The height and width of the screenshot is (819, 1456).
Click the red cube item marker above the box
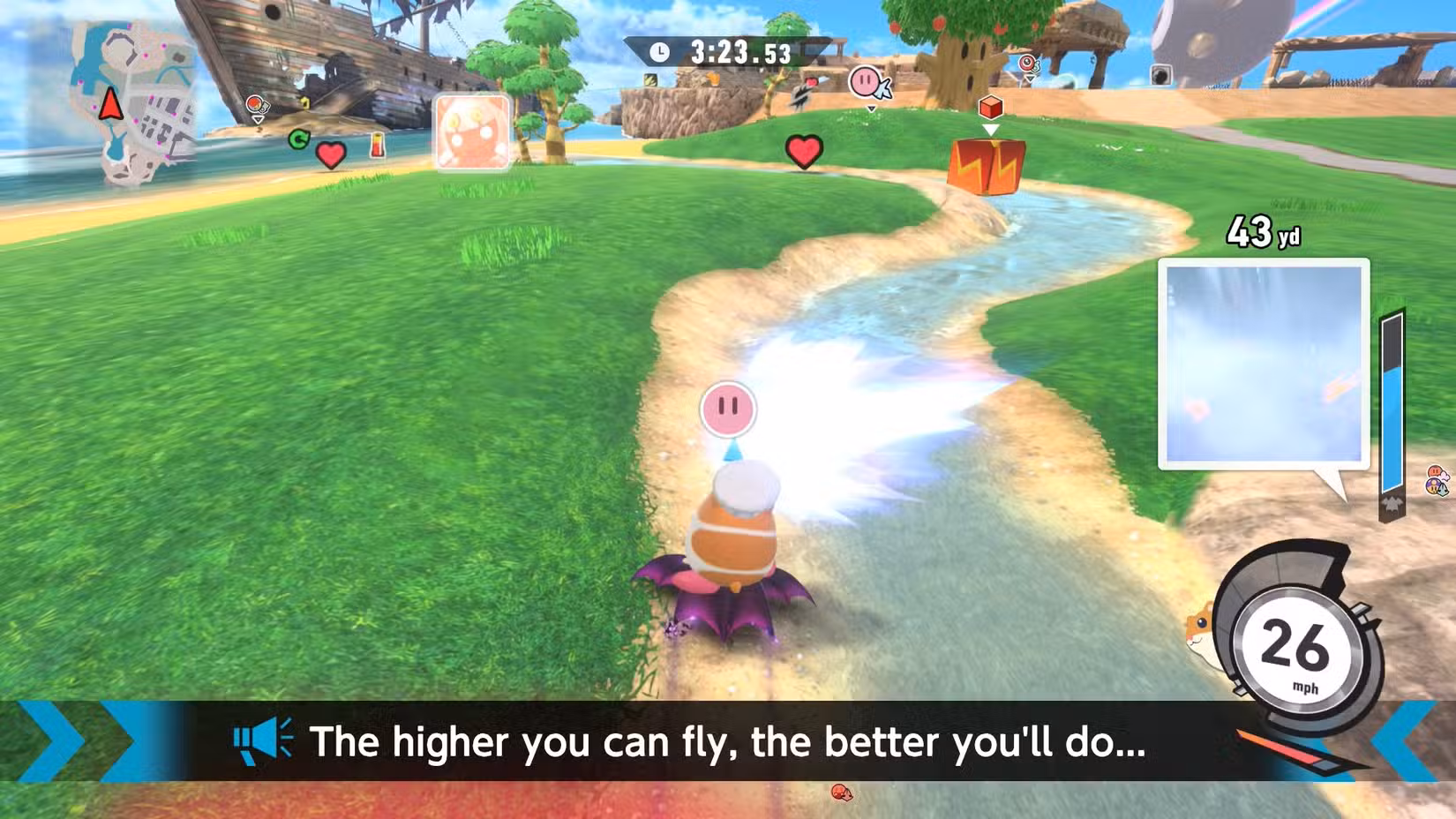click(x=989, y=109)
